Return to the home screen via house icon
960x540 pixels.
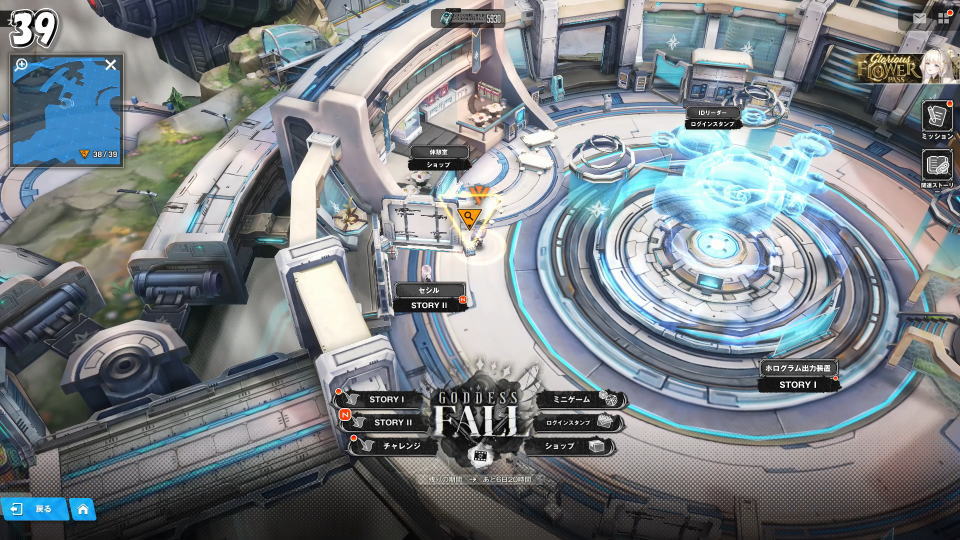[83, 509]
